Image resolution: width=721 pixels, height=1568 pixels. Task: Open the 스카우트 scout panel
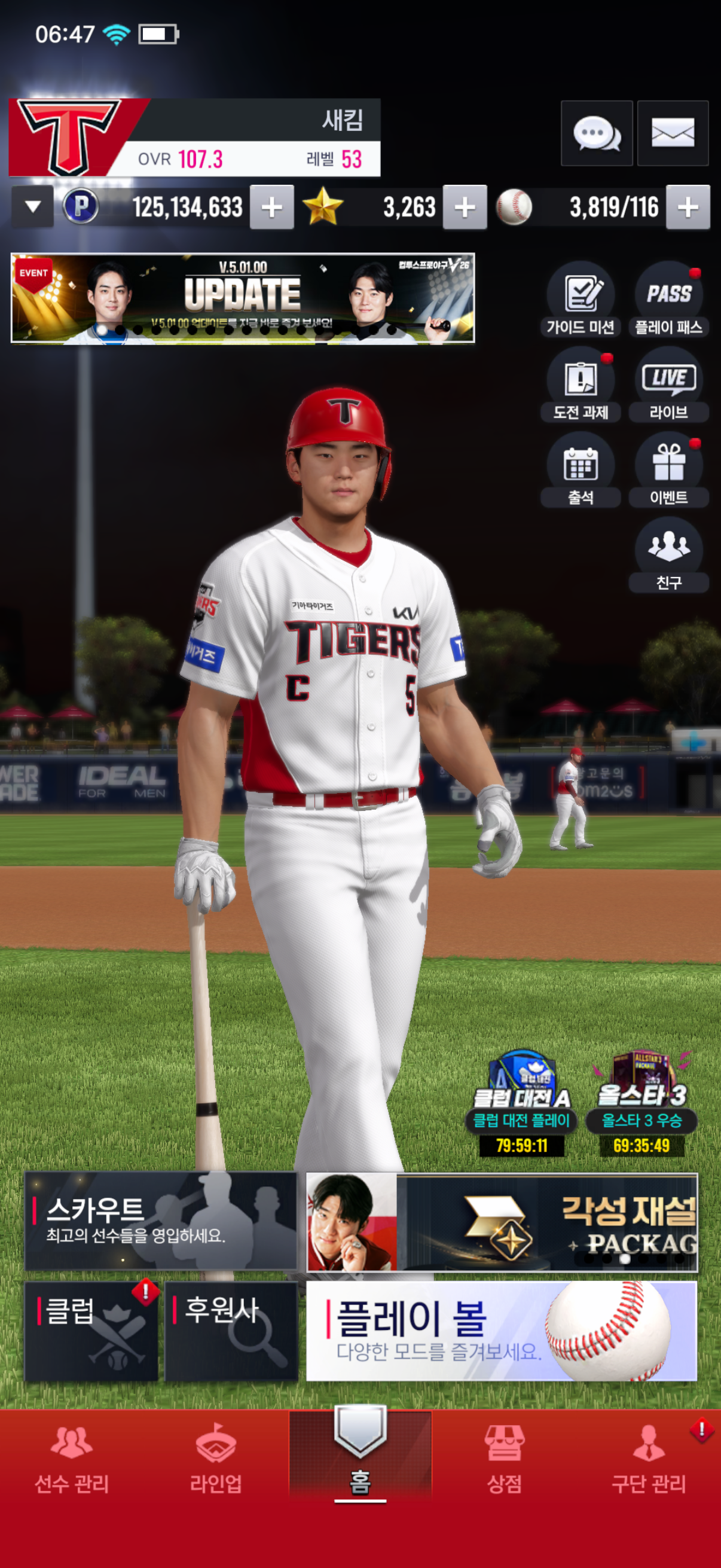(161, 1221)
